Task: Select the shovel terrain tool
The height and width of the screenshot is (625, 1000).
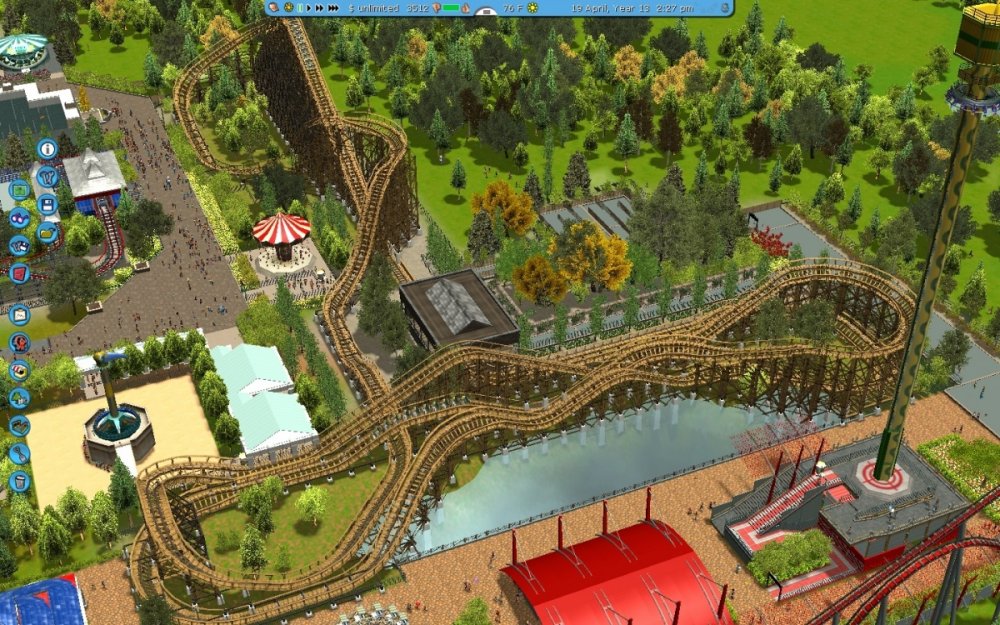Action: point(19,453)
